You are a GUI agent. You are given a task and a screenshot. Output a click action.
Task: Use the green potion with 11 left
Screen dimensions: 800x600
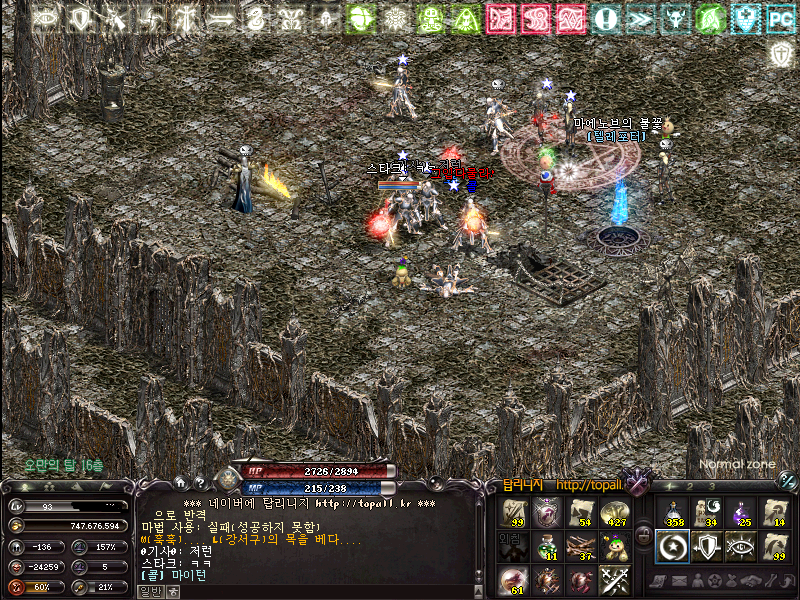click(548, 546)
